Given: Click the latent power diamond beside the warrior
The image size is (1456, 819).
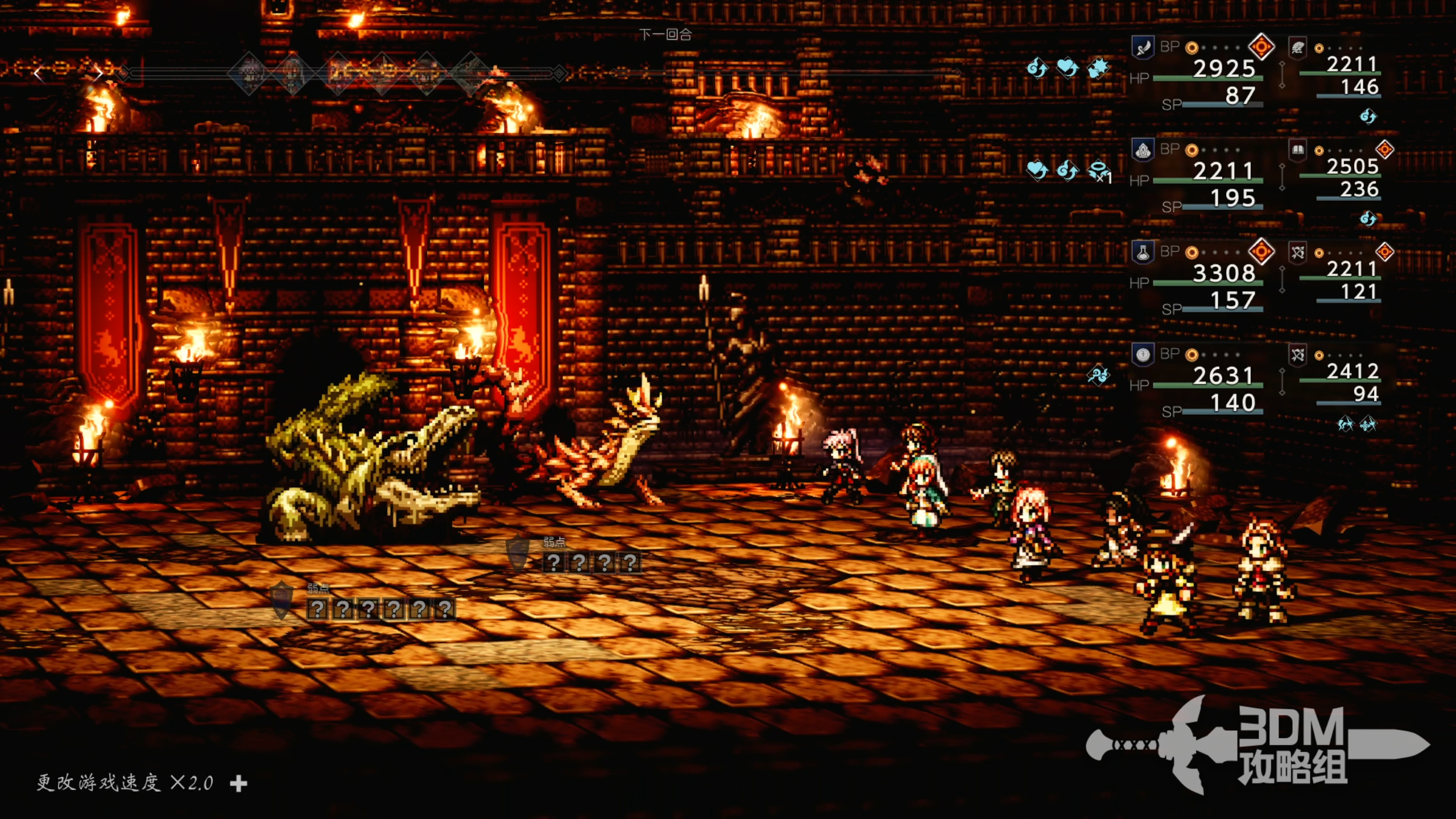Looking at the screenshot, I should tap(1261, 47).
